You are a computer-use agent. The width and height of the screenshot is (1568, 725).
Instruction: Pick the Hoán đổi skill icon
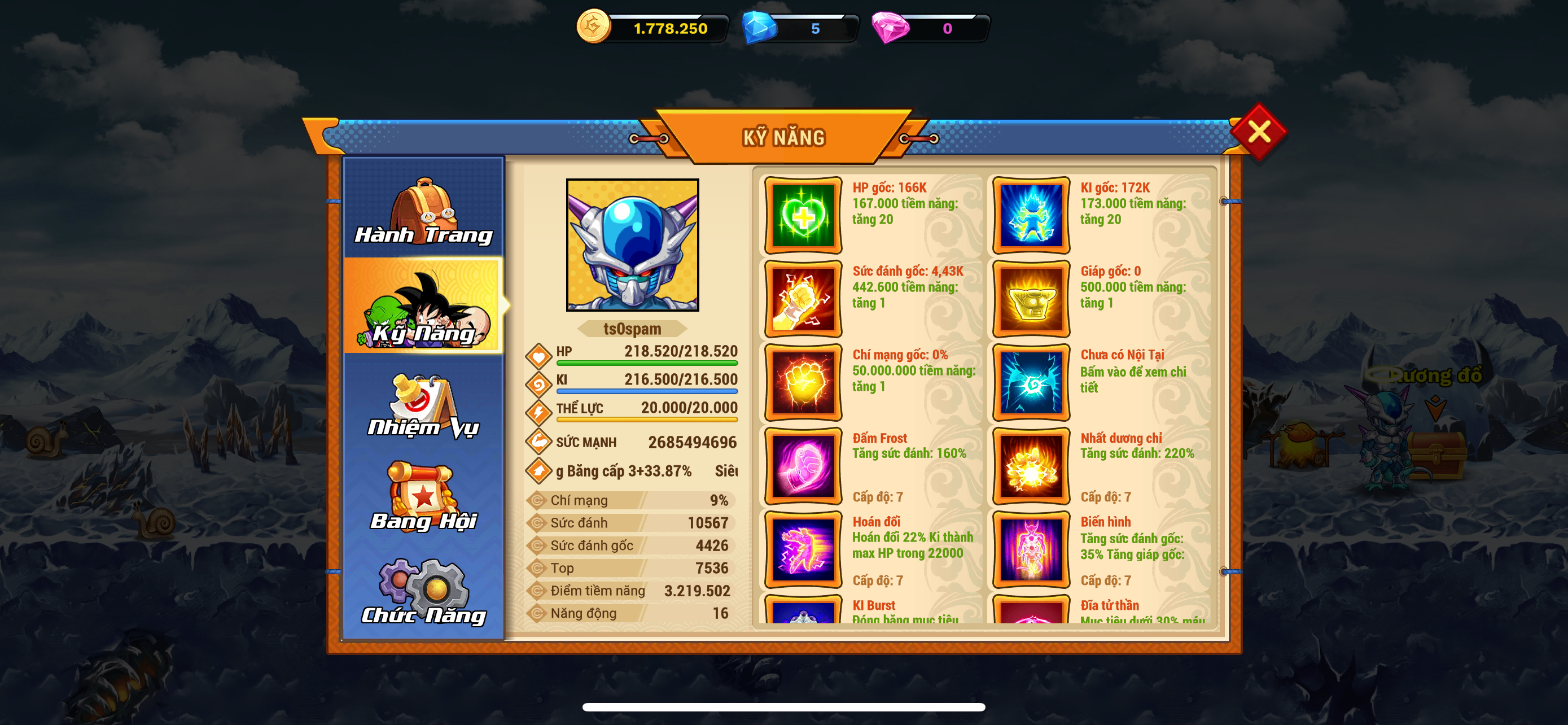pos(803,549)
